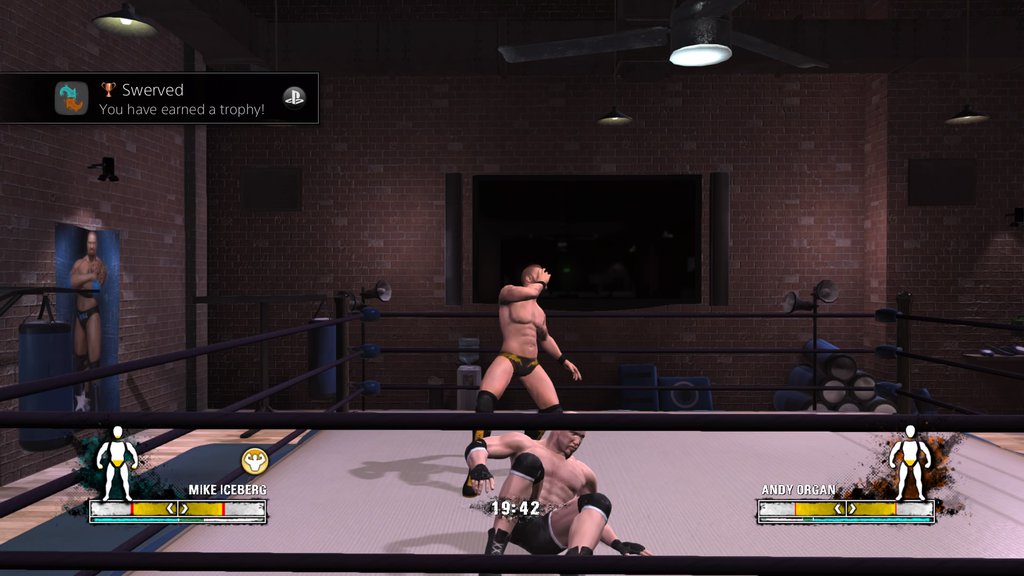The image size is (1024, 576).
Task: Click the gold flexing-arm icon
Action: pyautogui.click(x=255, y=461)
